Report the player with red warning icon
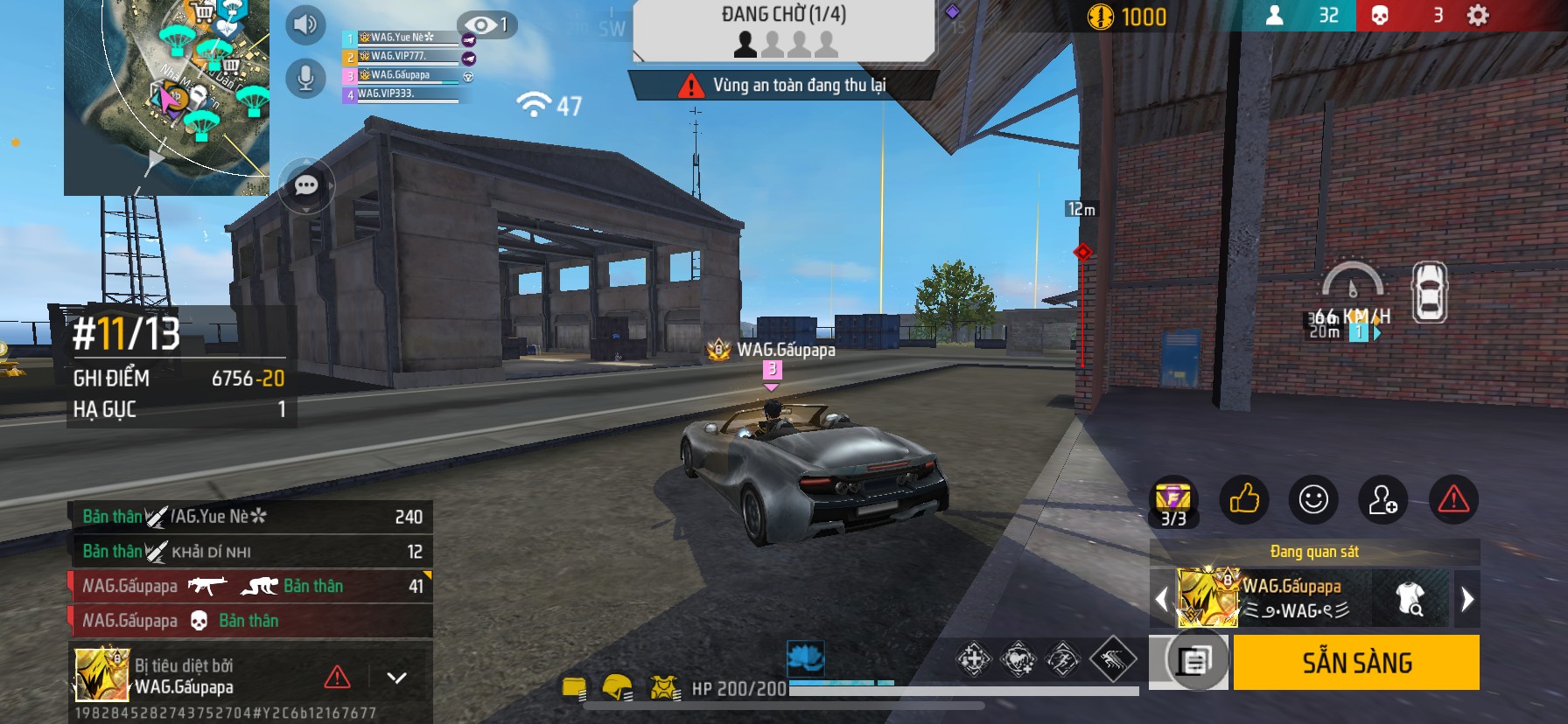Screen dimensions: 1568x724 click(1453, 499)
